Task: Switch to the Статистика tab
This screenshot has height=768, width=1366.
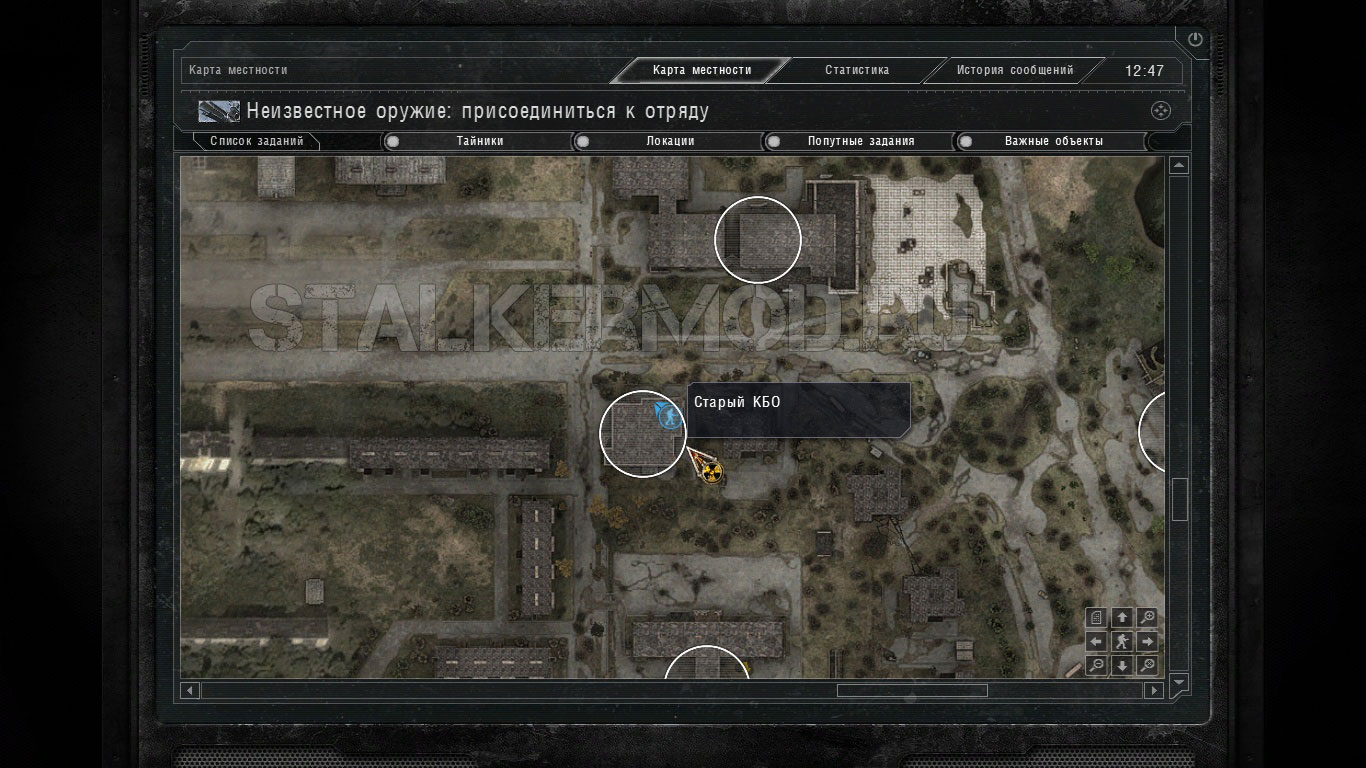Action: click(856, 71)
